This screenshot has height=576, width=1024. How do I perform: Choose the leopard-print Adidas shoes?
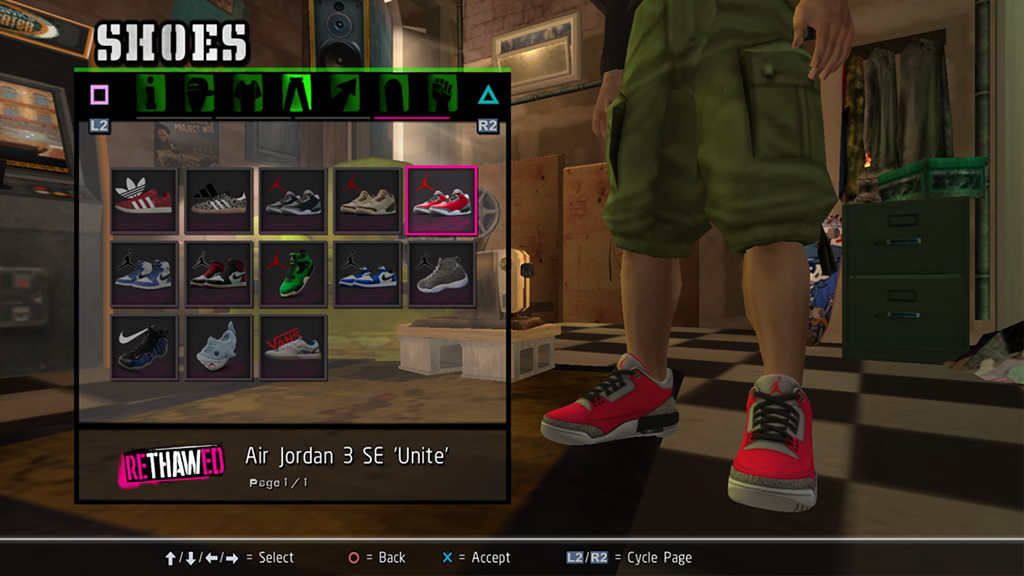pyautogui.click(x=219, y=201)
